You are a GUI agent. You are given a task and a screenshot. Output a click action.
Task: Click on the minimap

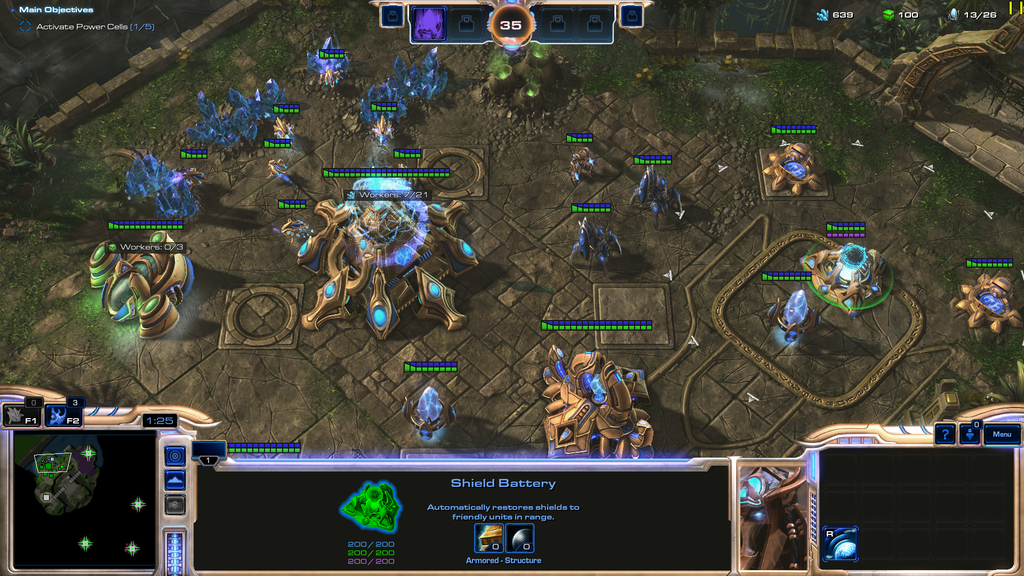[83, 501]
